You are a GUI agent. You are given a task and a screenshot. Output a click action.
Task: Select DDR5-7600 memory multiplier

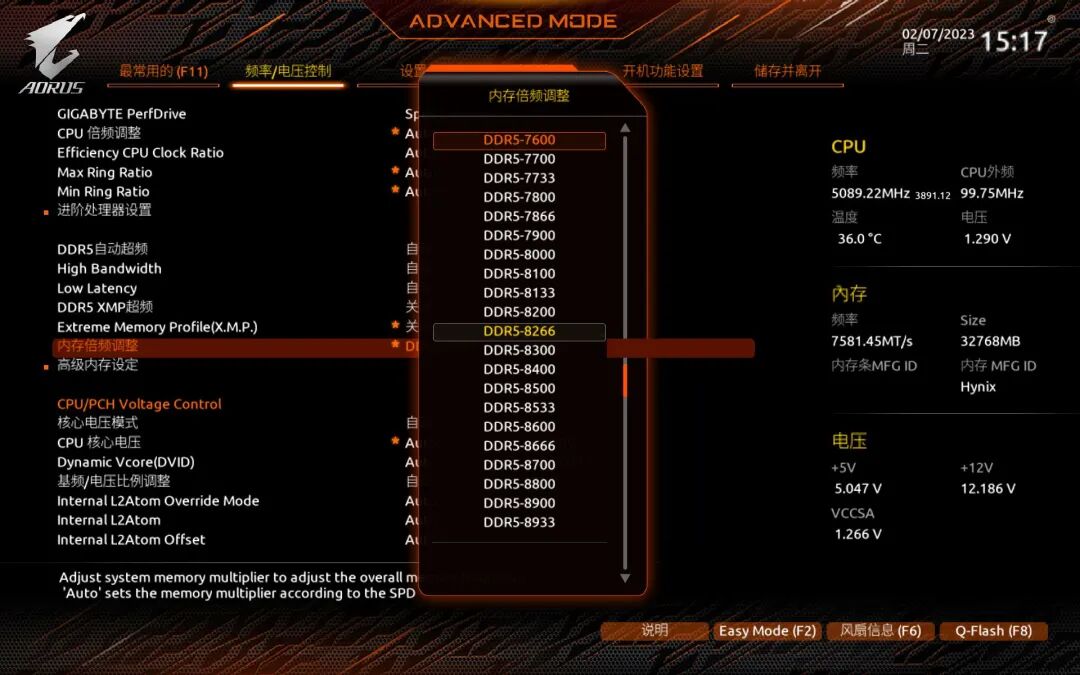519,140
